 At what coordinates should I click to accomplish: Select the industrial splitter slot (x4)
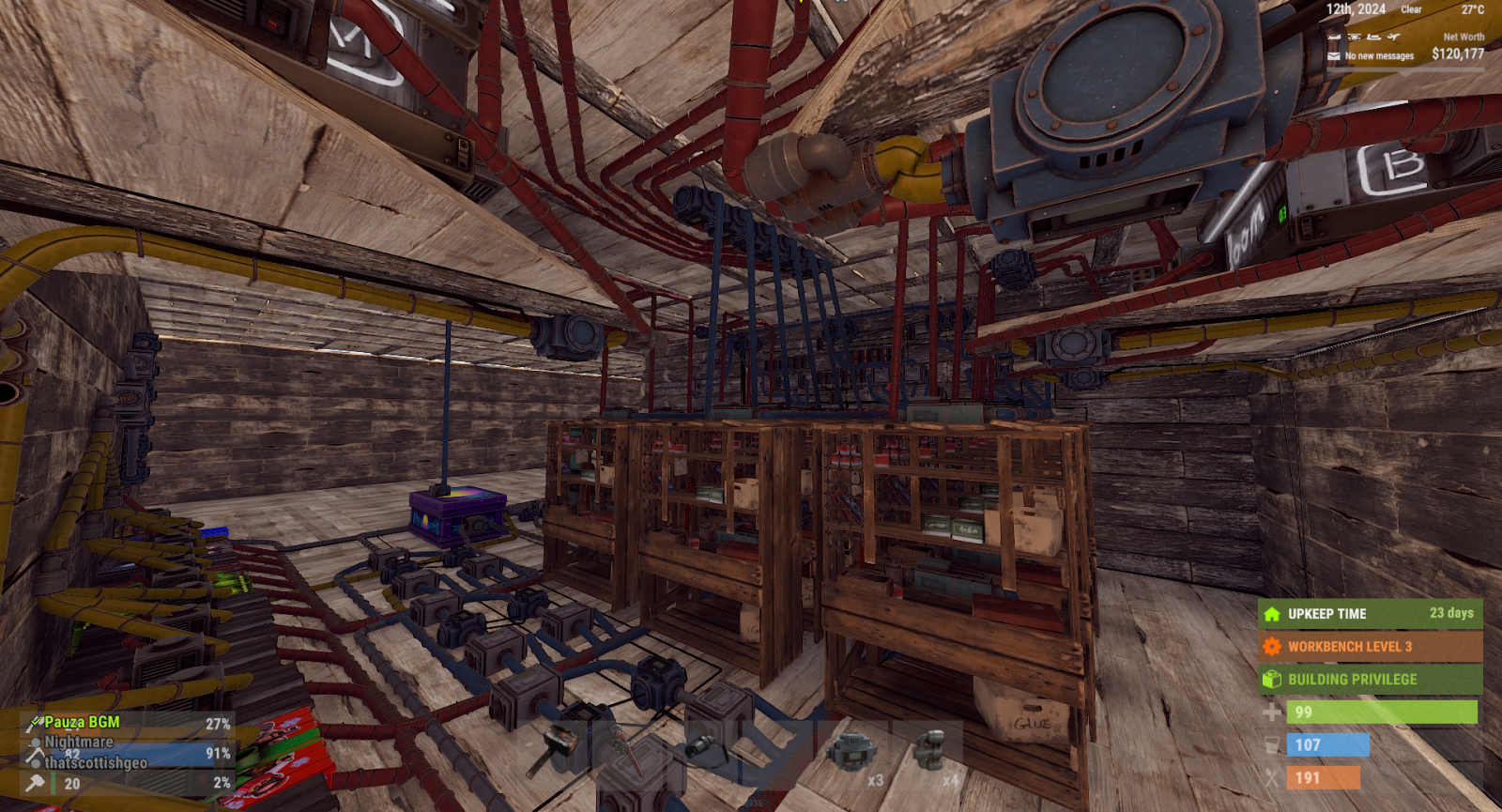[x=928, y=752]
